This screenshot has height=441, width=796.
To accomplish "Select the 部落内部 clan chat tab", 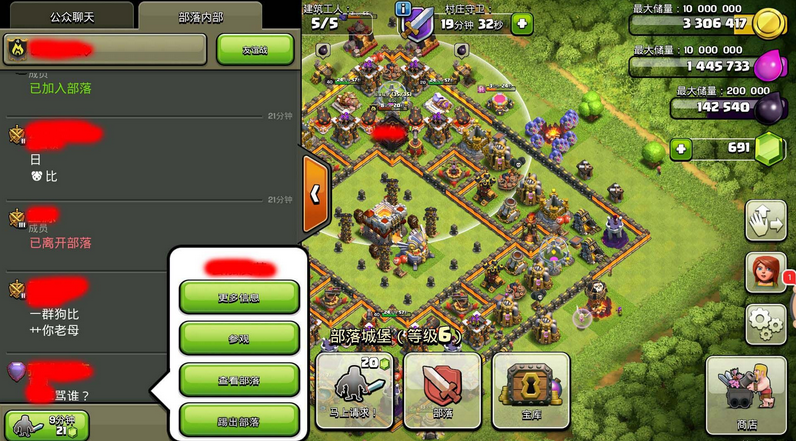I will tap(214, 16).
